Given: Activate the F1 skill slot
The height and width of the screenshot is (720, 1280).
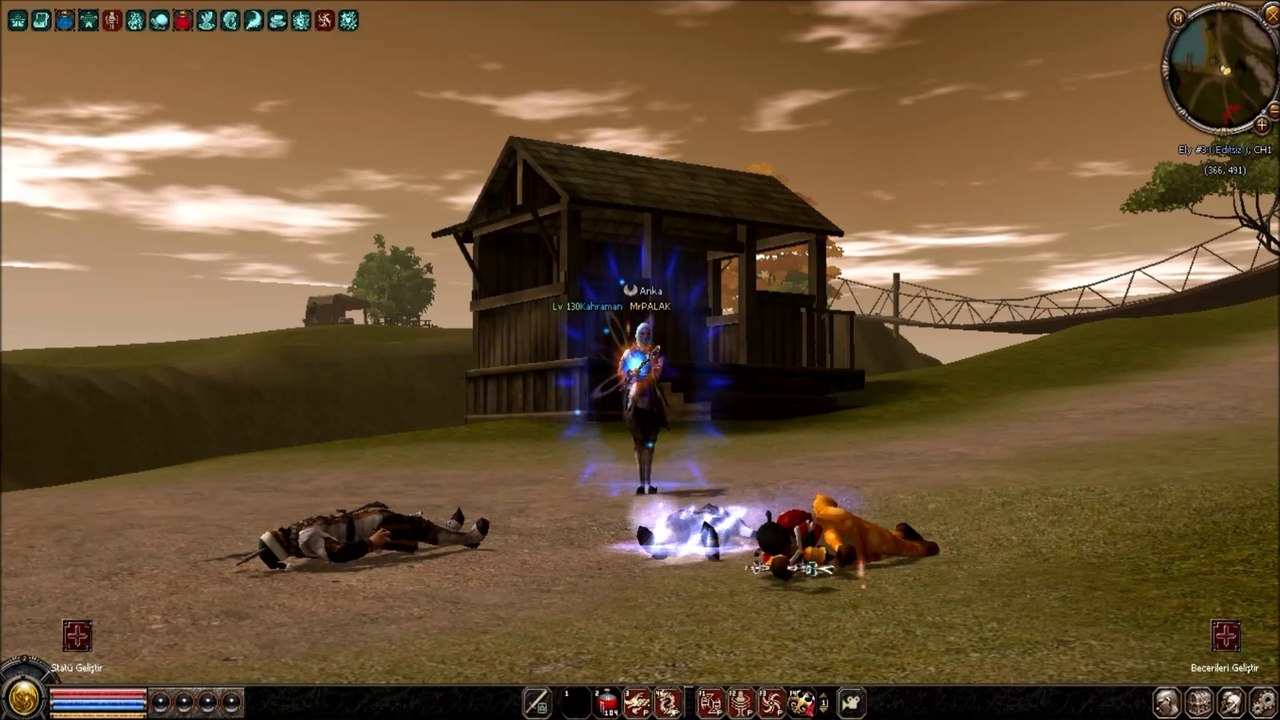Looking at the screenshot, I should point(711,703).
